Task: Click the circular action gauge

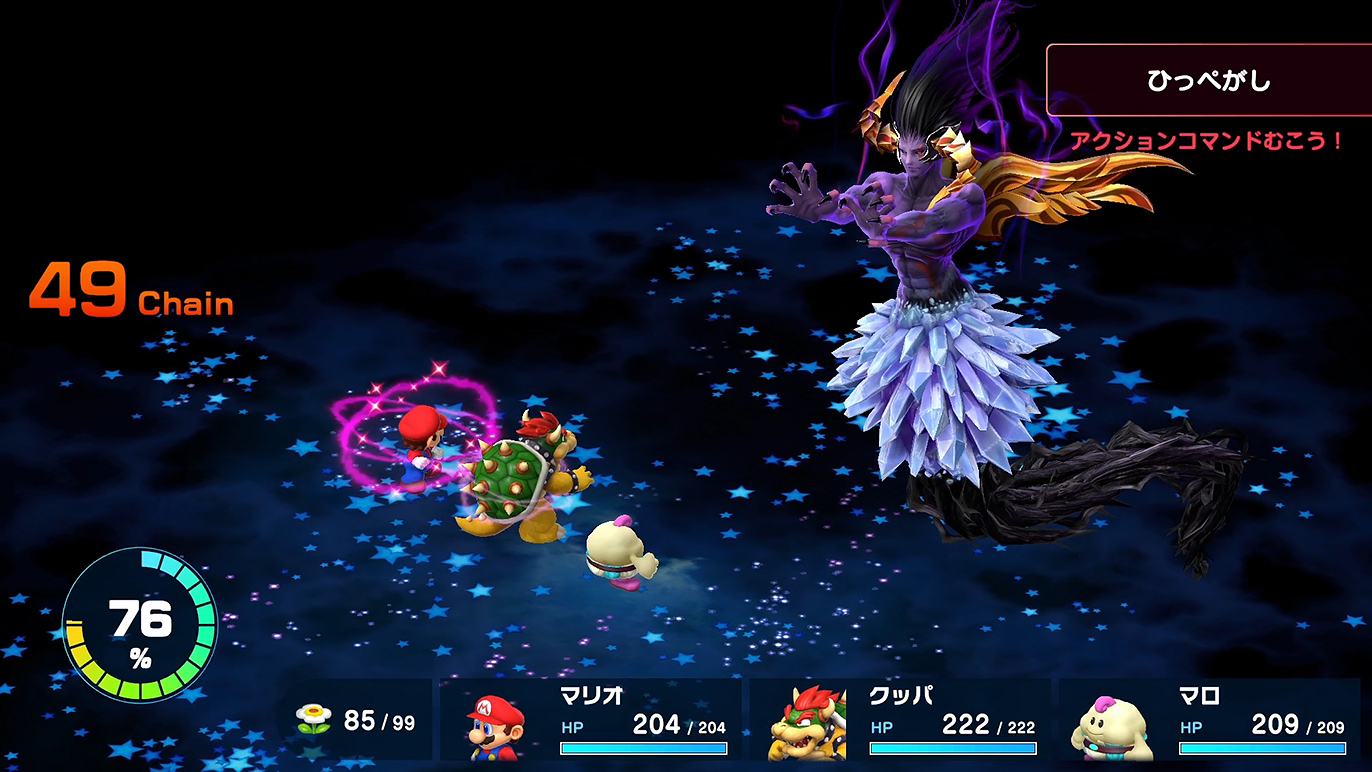Action: (140, 624)
